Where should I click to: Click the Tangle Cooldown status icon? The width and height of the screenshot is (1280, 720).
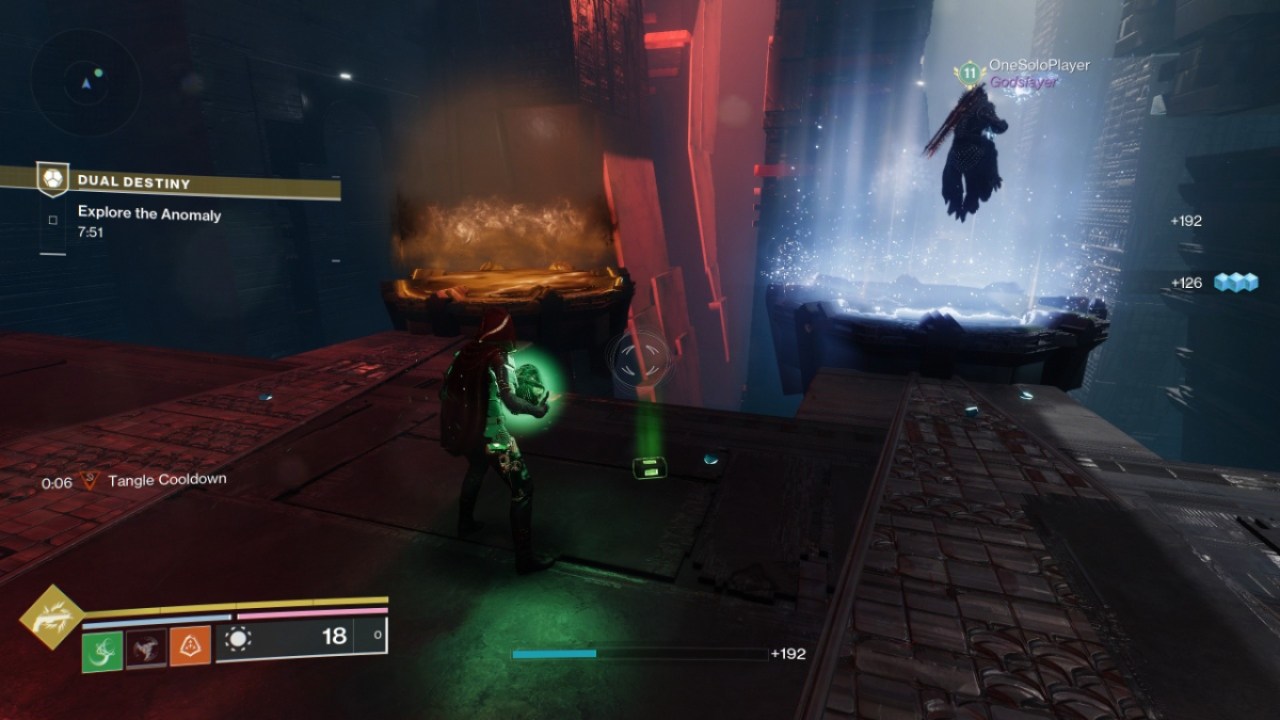tap(90, 481)
